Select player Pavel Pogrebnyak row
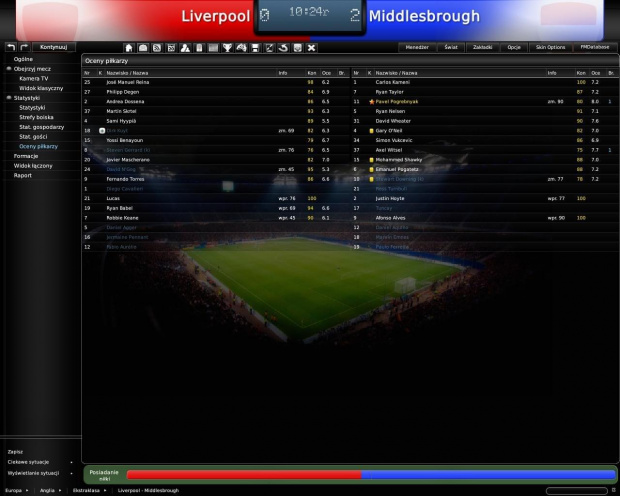620x496 pixels. tap(400, 102)
